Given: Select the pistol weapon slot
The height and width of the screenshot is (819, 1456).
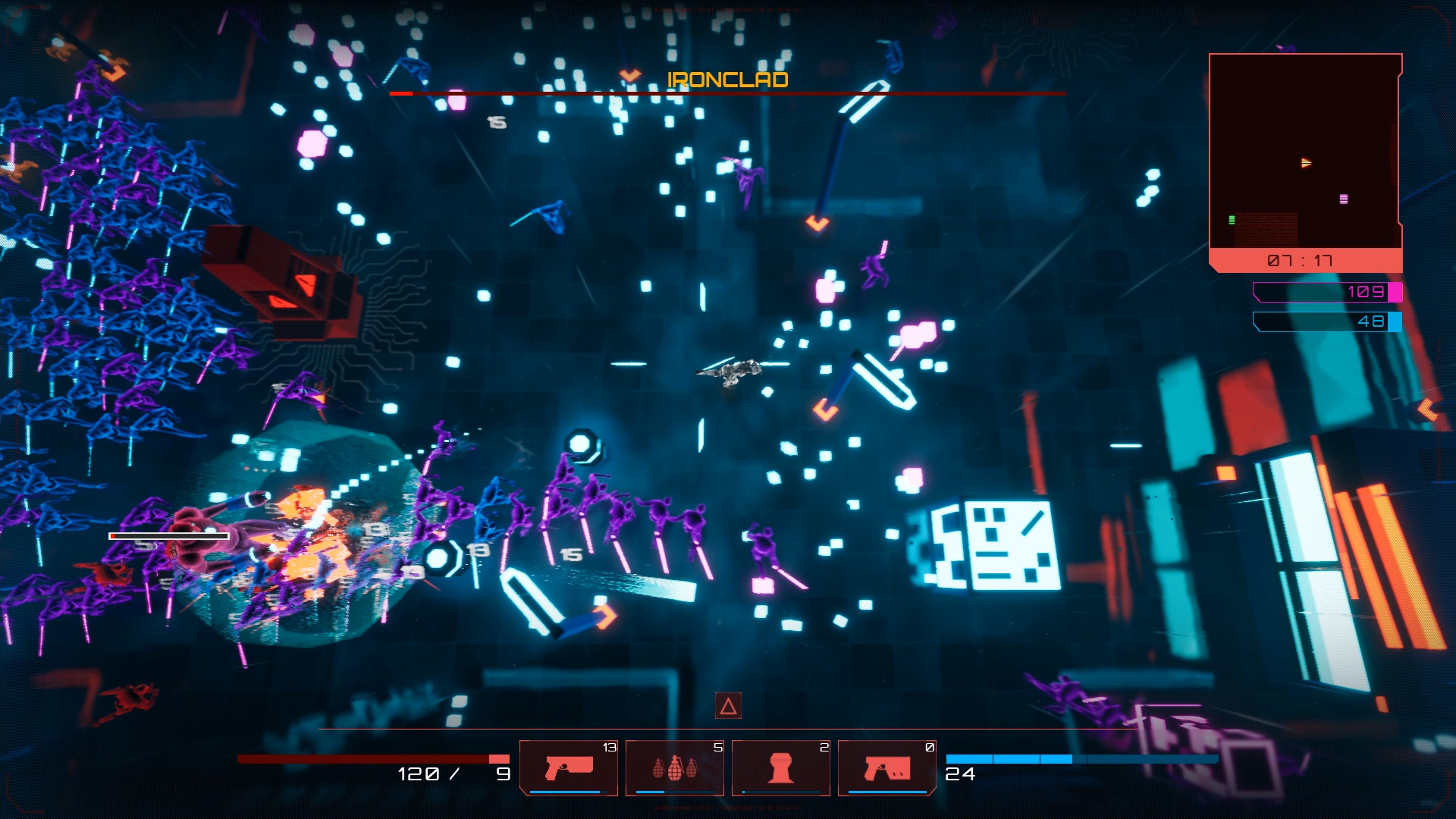Looking at the screenshot, I should 569,767.
